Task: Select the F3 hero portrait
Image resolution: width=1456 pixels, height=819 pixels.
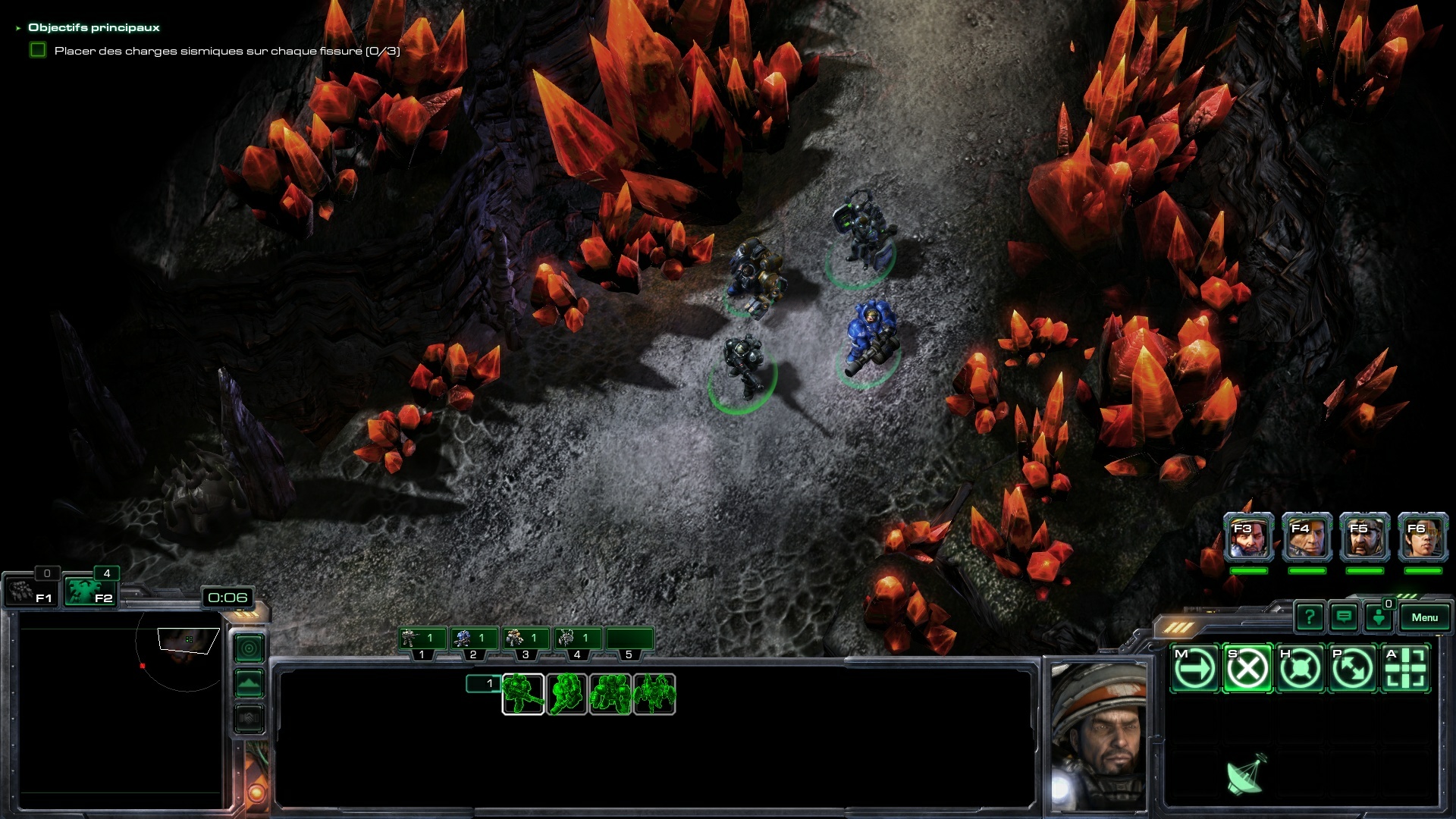Action: (1248, 538)
